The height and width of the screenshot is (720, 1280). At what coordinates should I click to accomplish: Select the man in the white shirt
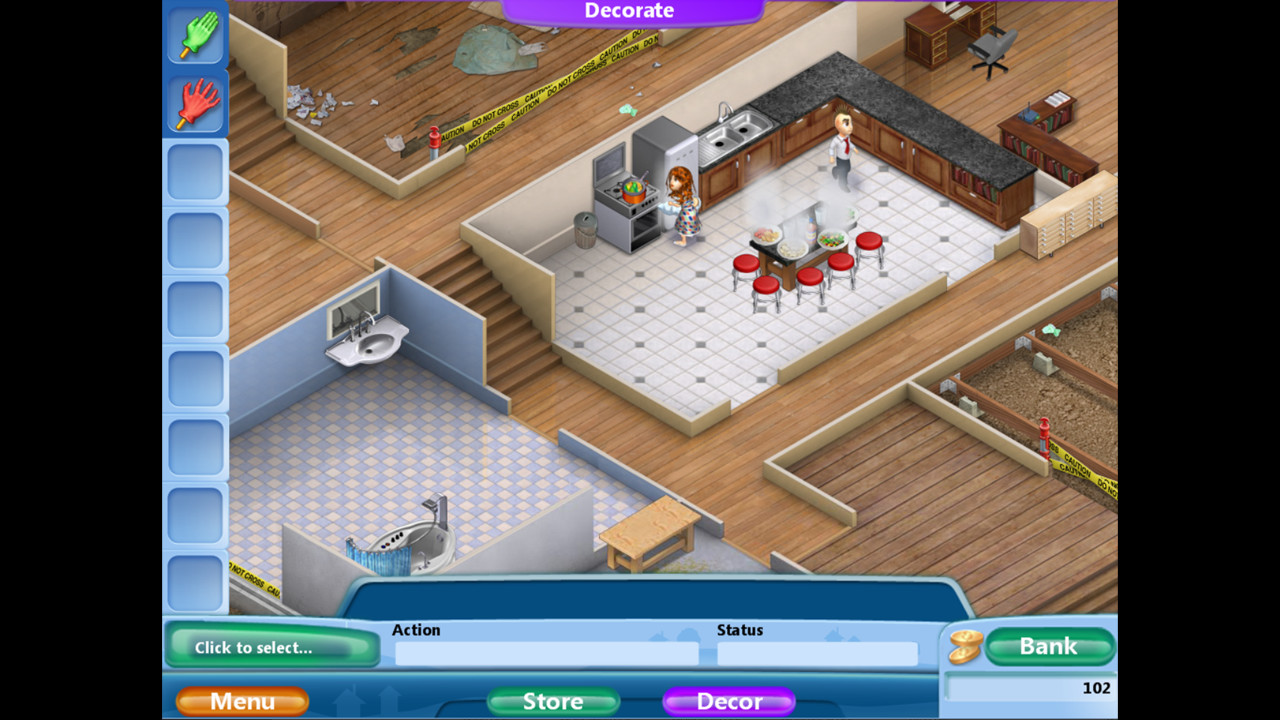point(841,150)
